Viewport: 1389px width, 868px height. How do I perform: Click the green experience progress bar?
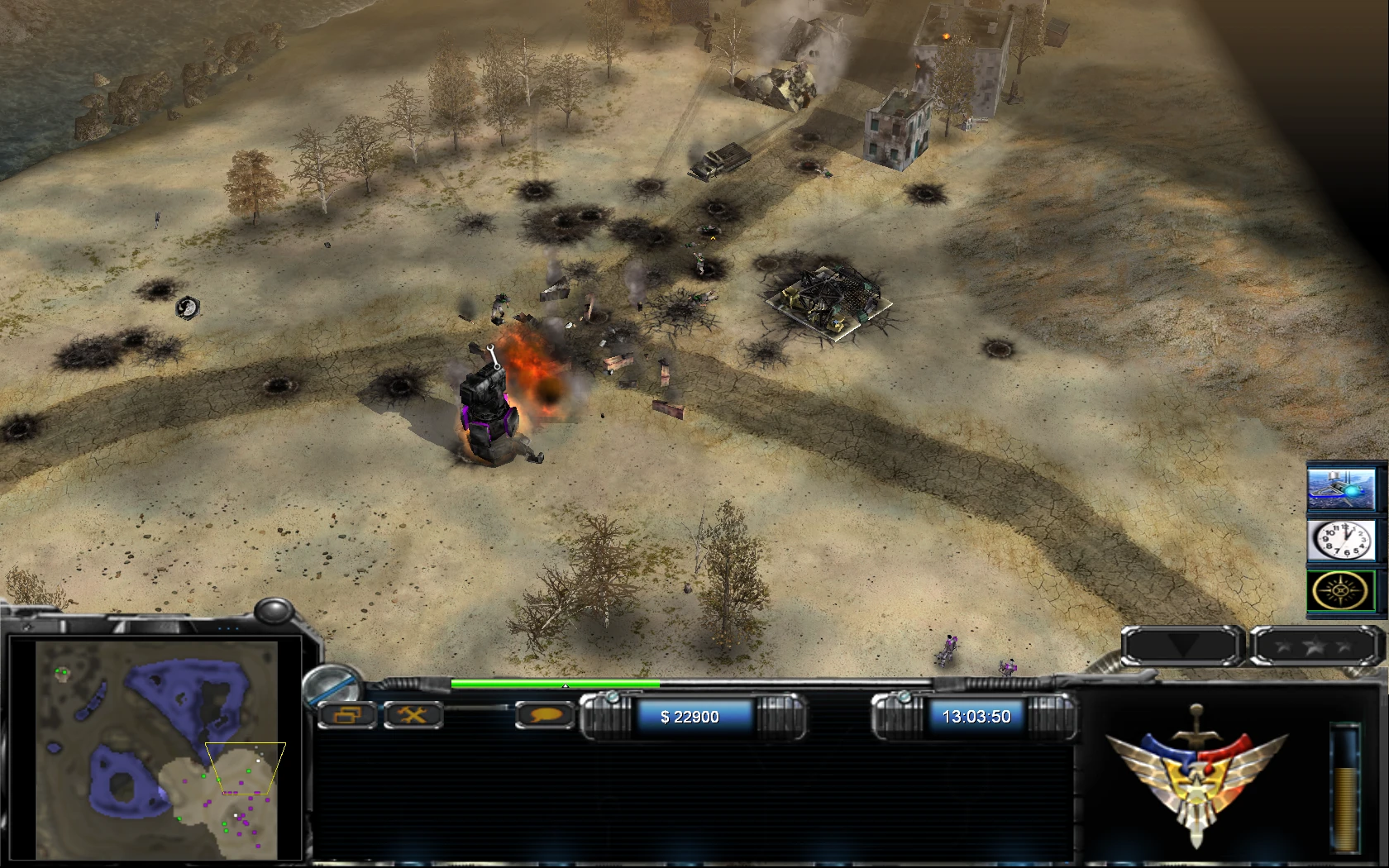click(x=554, y=685)
